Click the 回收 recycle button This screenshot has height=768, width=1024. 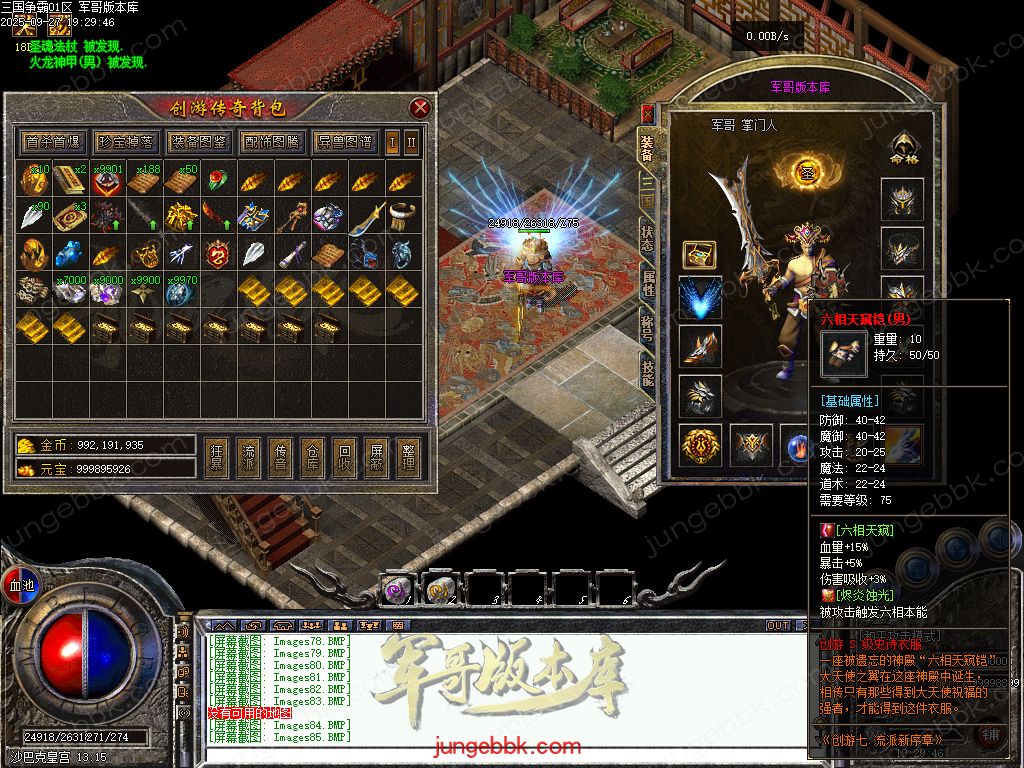tap(344, 456)
